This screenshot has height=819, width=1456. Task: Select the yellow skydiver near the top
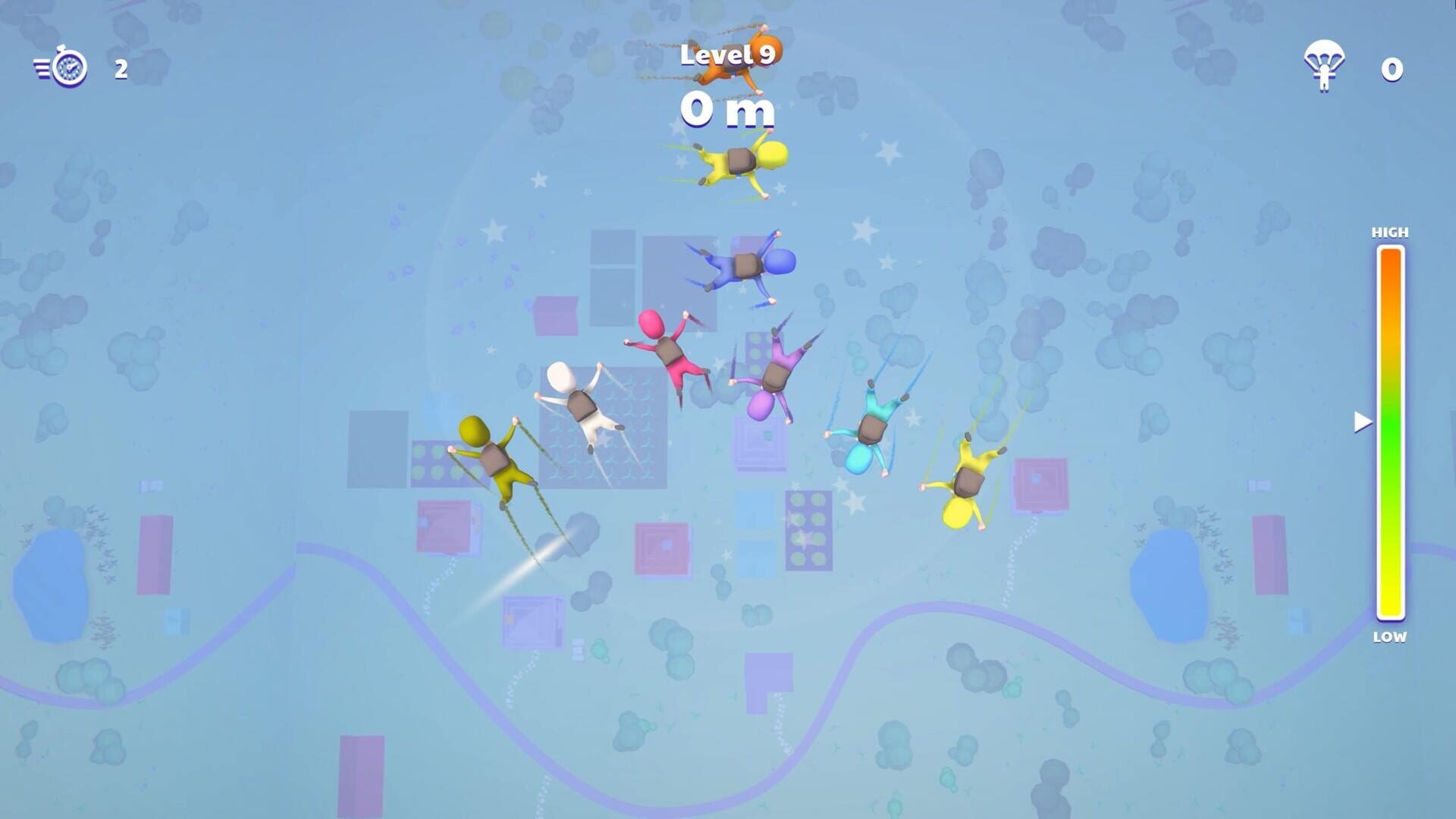pyautogui.click(x=743, y=159)
